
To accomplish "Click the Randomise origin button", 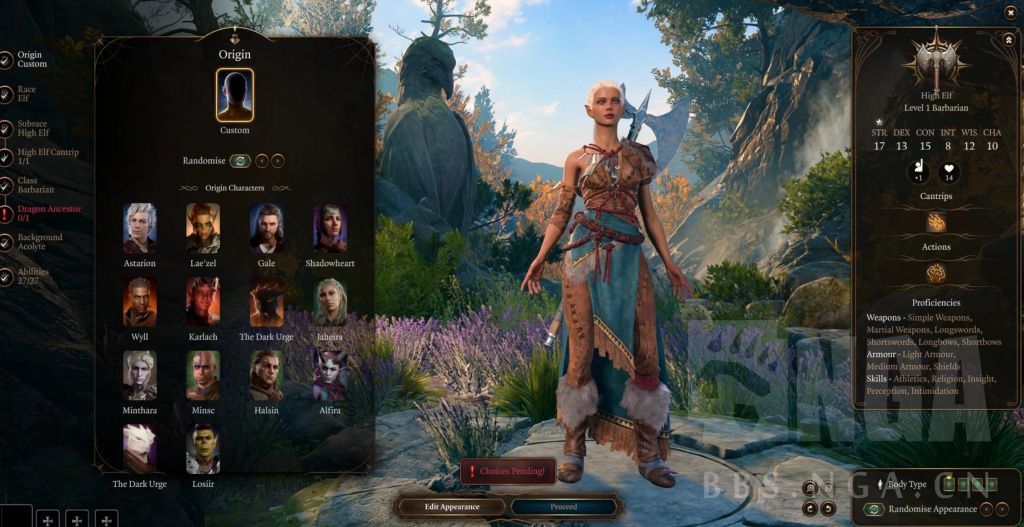I will pos(240,160).
